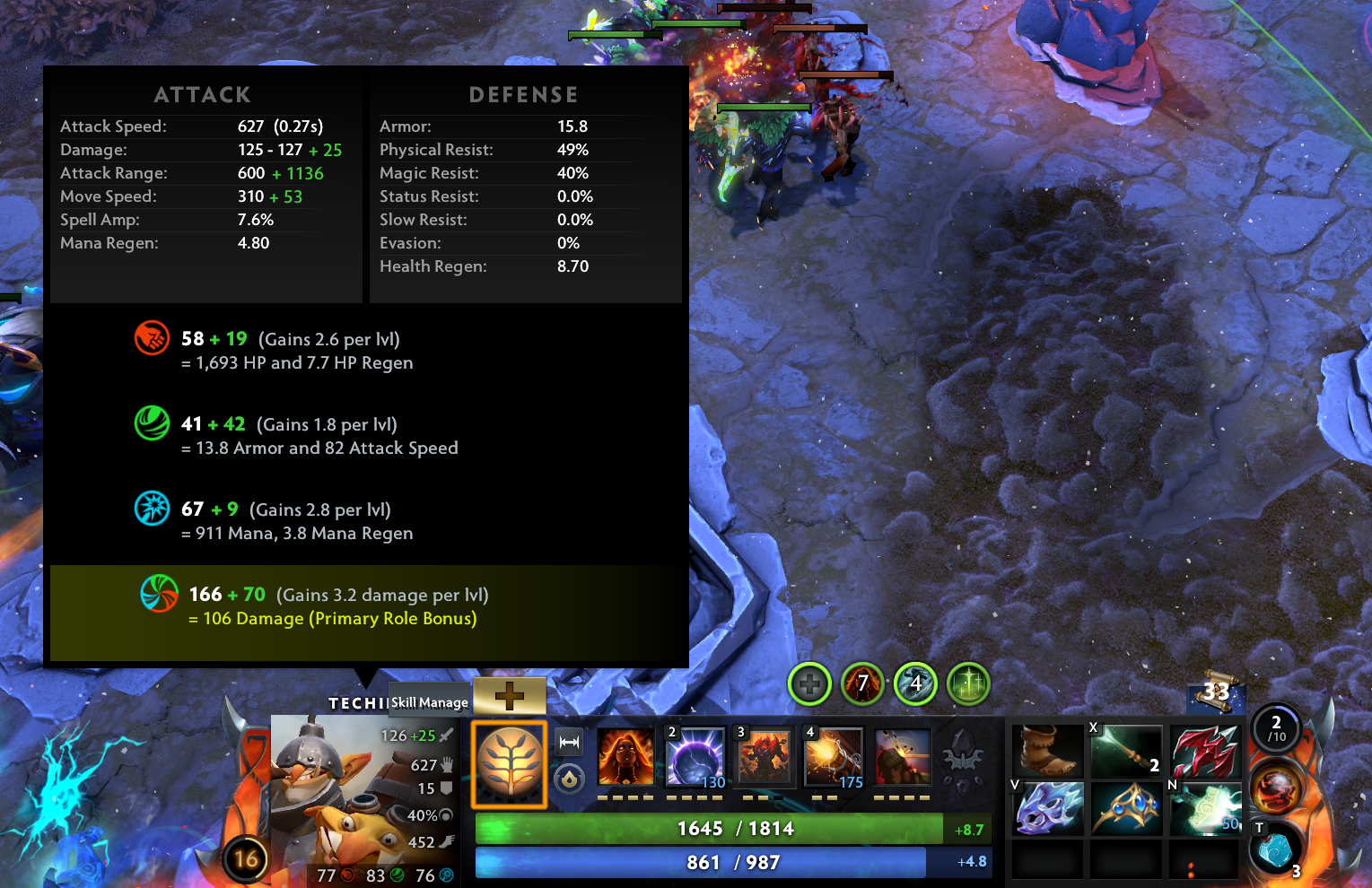Activate the chained blast ability icon
Image resolution: width=1372 pixels, height=888 pixels.
(x=834, y=758)
